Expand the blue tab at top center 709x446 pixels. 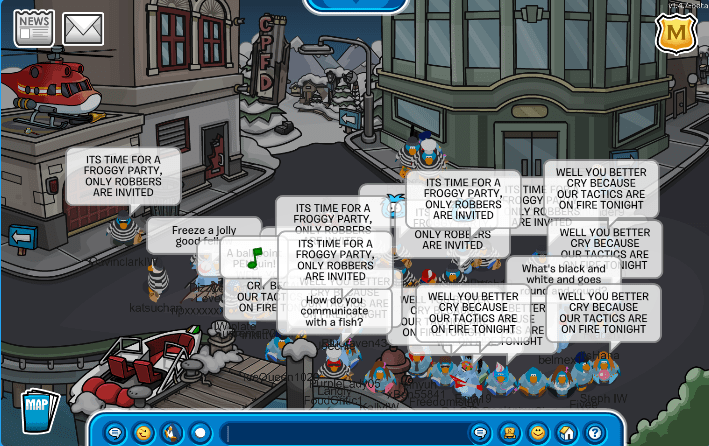(355, 5)
